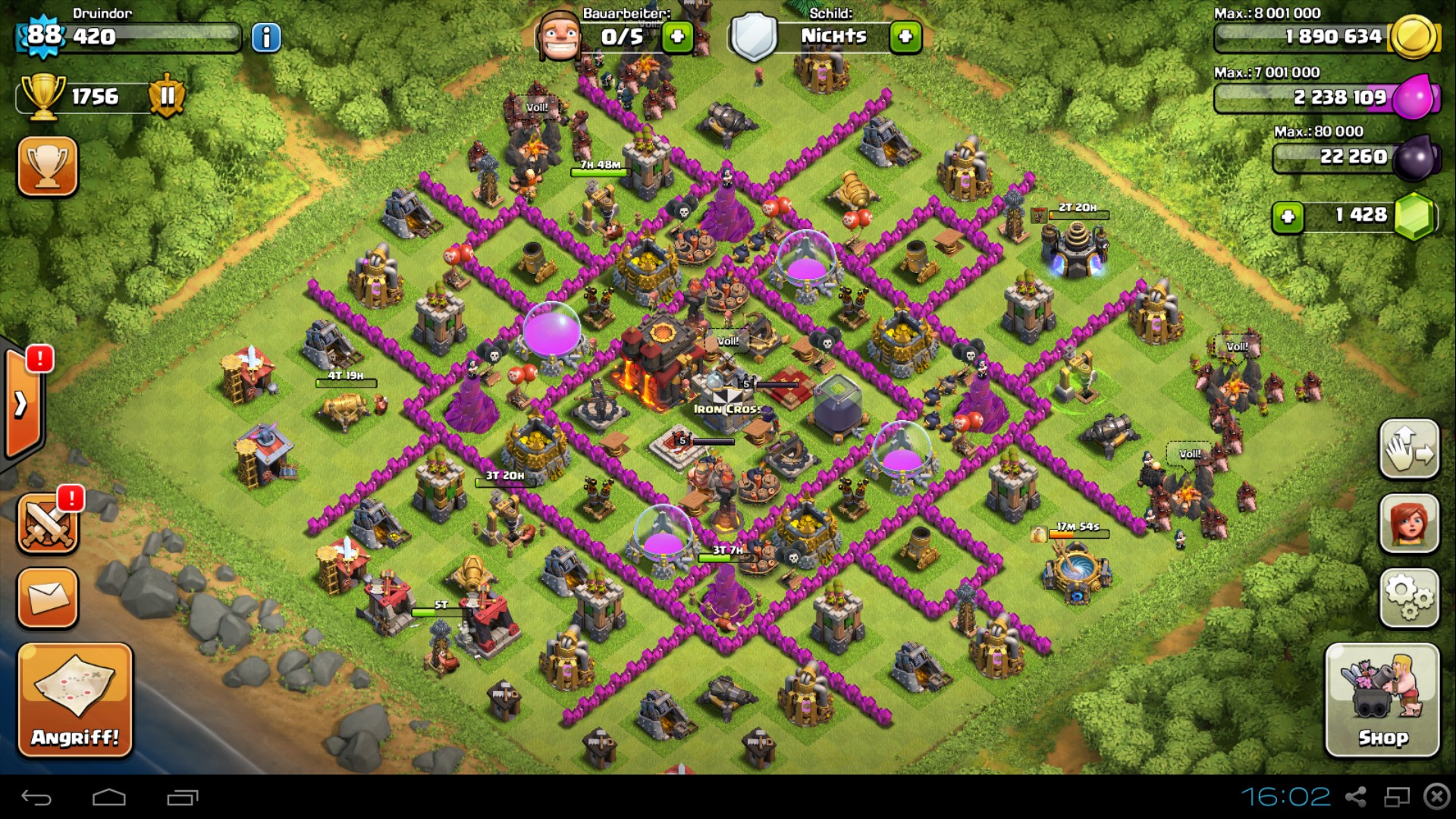Tap the league badge next to trophies
This screenshot has width=1456, height=819.
point(167,96)
